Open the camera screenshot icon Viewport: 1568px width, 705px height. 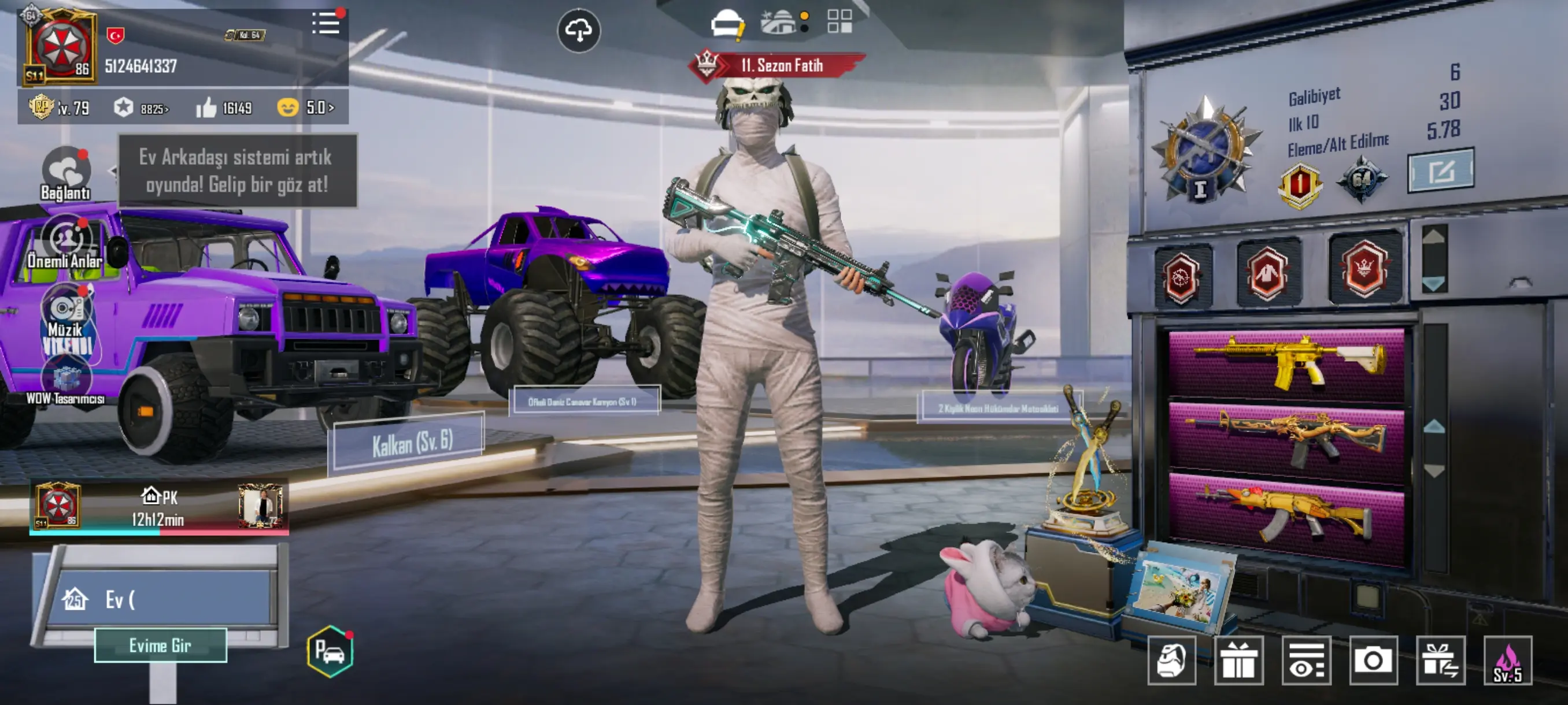pos(1373,660)
